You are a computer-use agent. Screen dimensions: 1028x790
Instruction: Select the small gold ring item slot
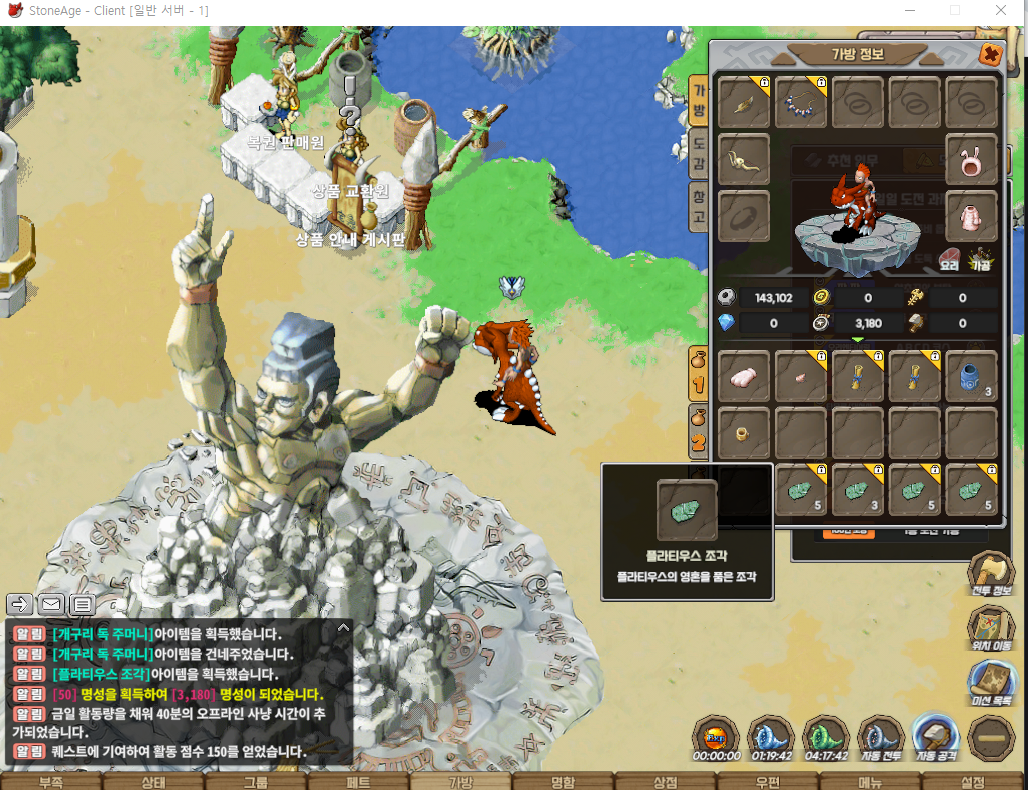pos(743,433)
